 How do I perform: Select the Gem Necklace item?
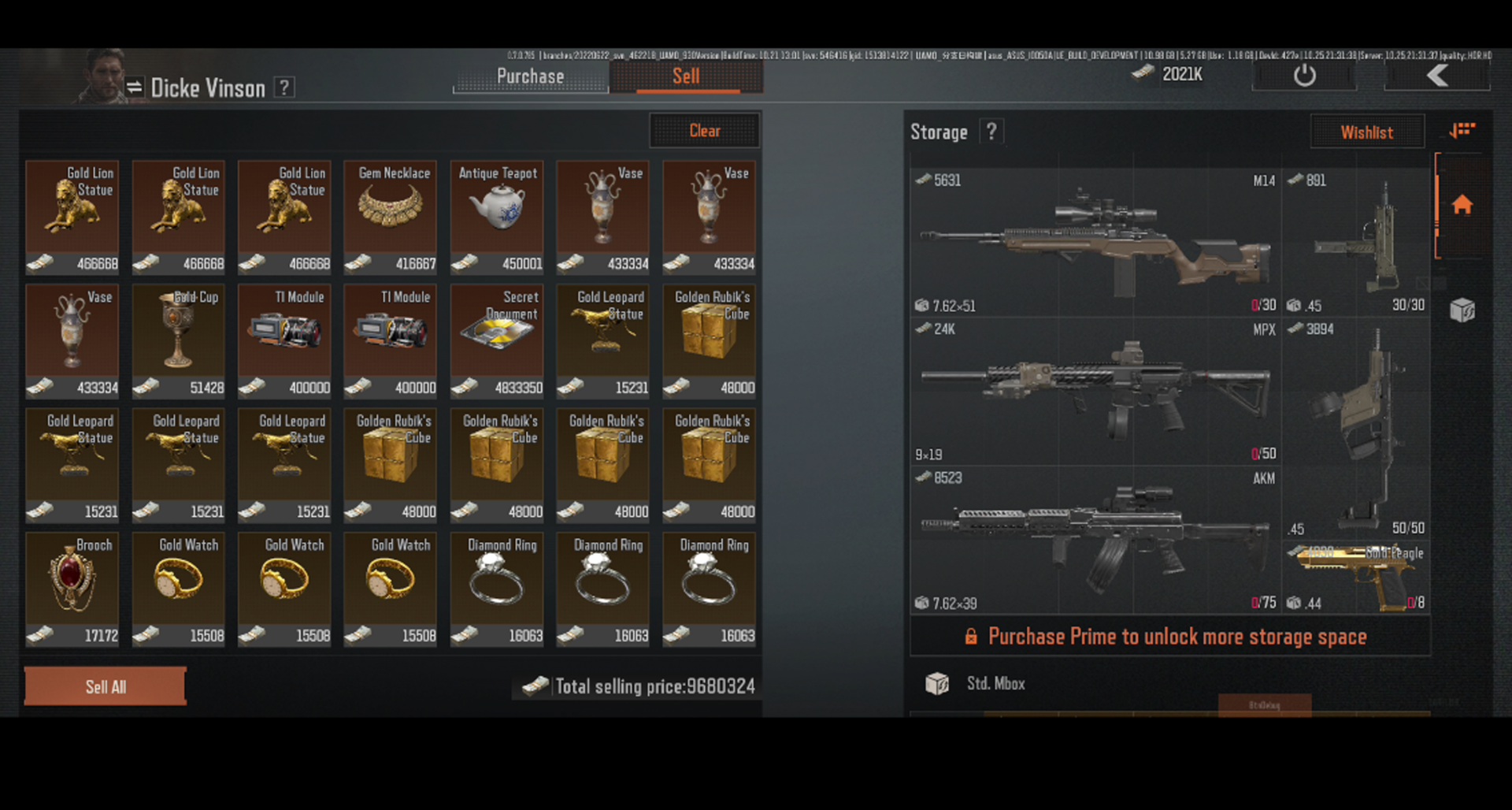click(x=391, y=217)
